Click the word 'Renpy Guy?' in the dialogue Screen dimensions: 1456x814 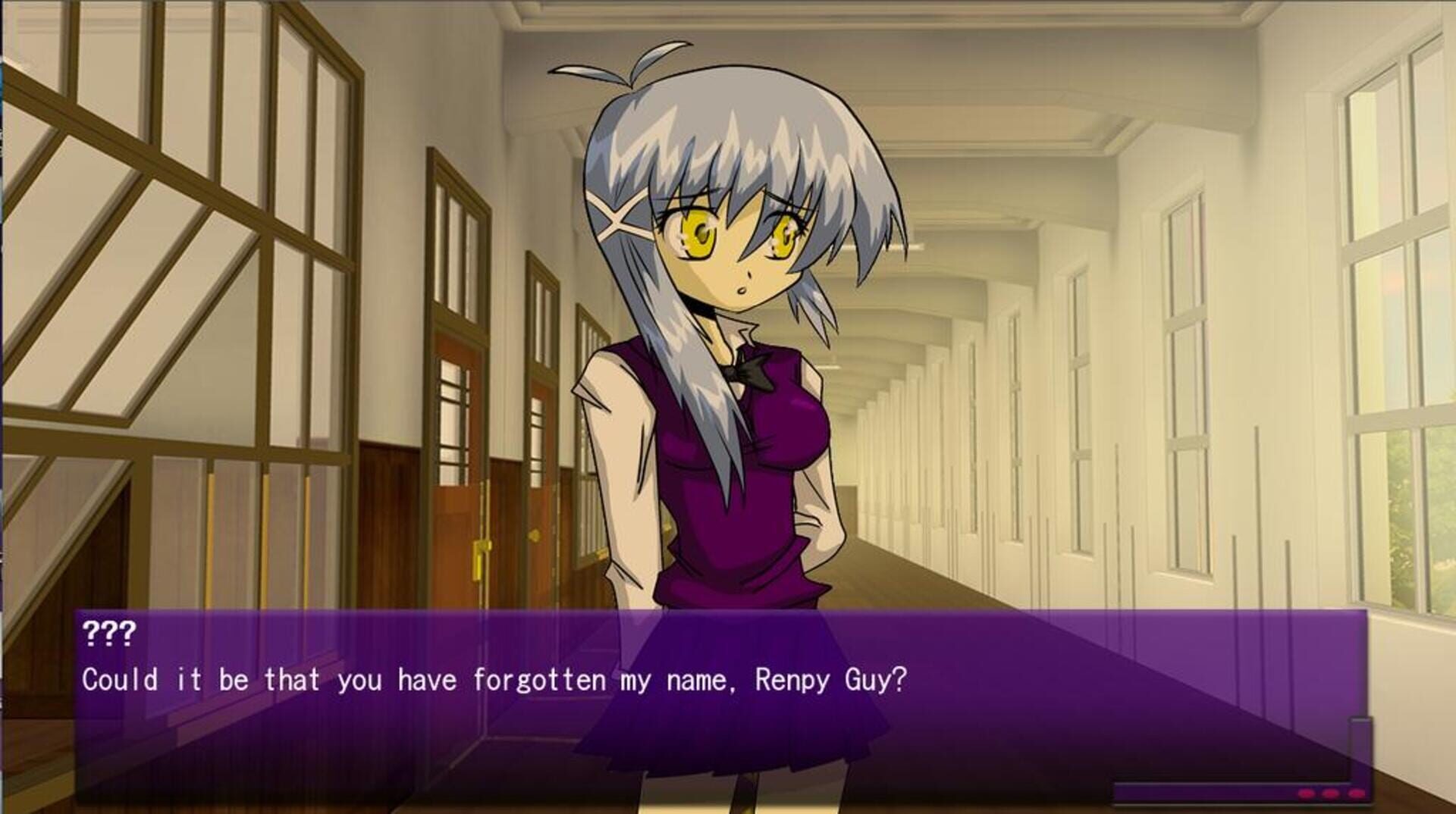[830, 681]
